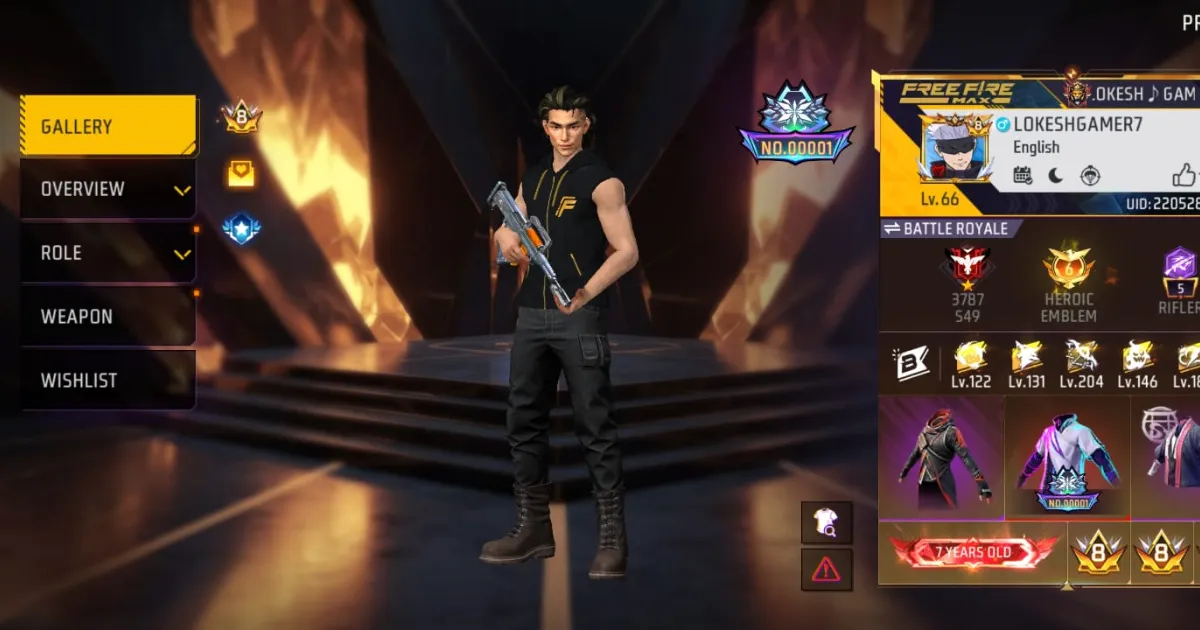Select the black red hooded outfit
This screenshot has width=1200, height=630.
click(942, 457)
